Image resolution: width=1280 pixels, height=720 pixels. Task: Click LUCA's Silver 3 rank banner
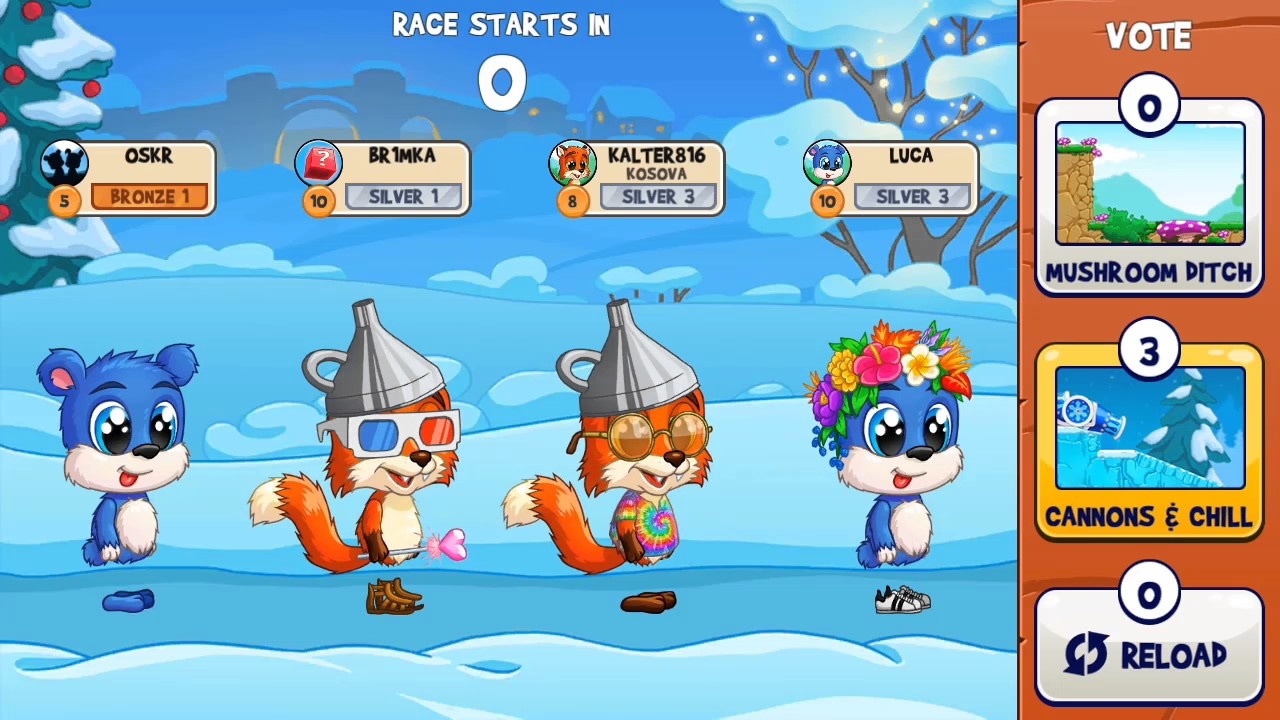(911, 196)
